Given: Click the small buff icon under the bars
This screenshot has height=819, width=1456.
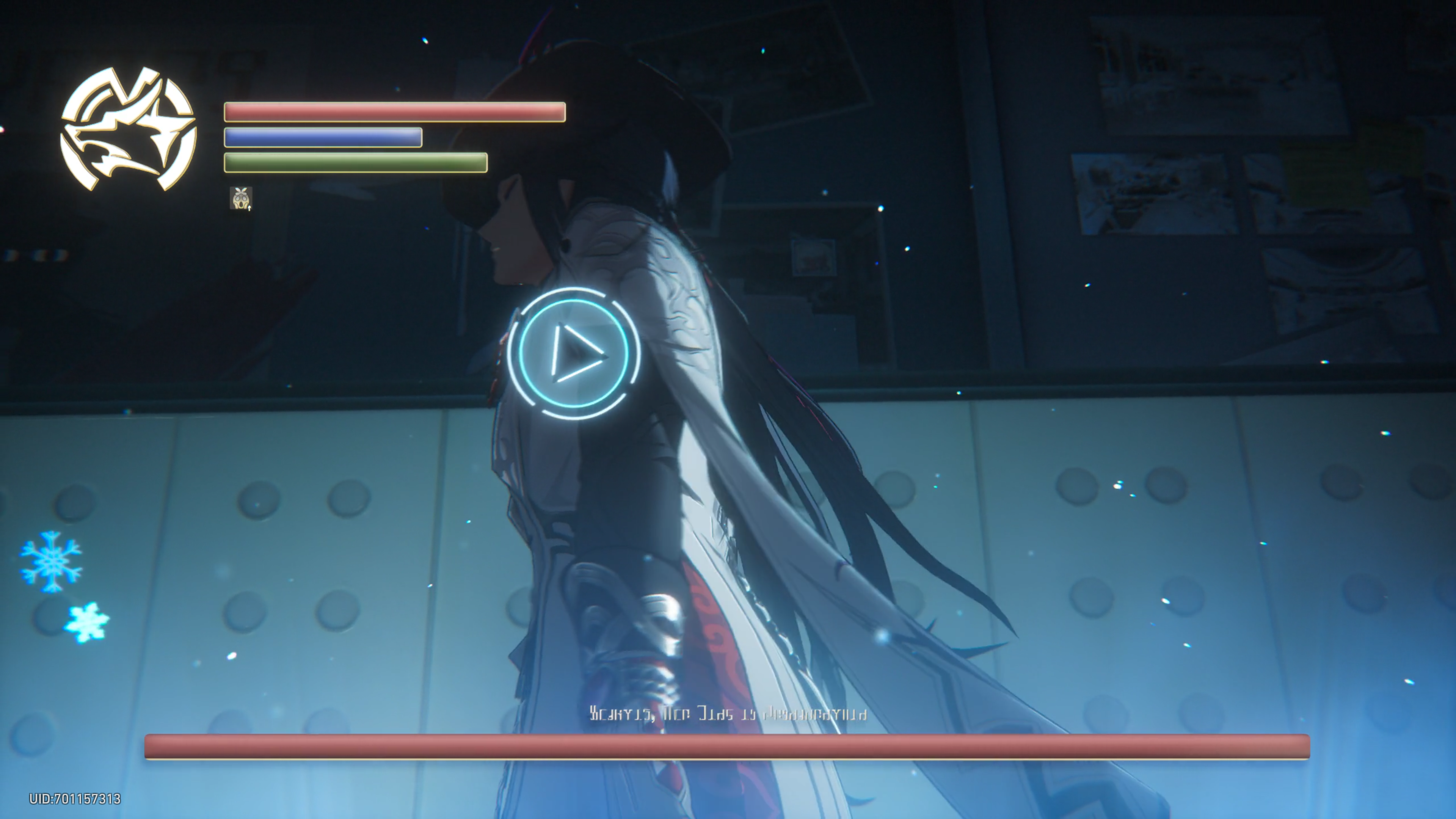Looking at the screenshot, I should click(x=241, y=198).
